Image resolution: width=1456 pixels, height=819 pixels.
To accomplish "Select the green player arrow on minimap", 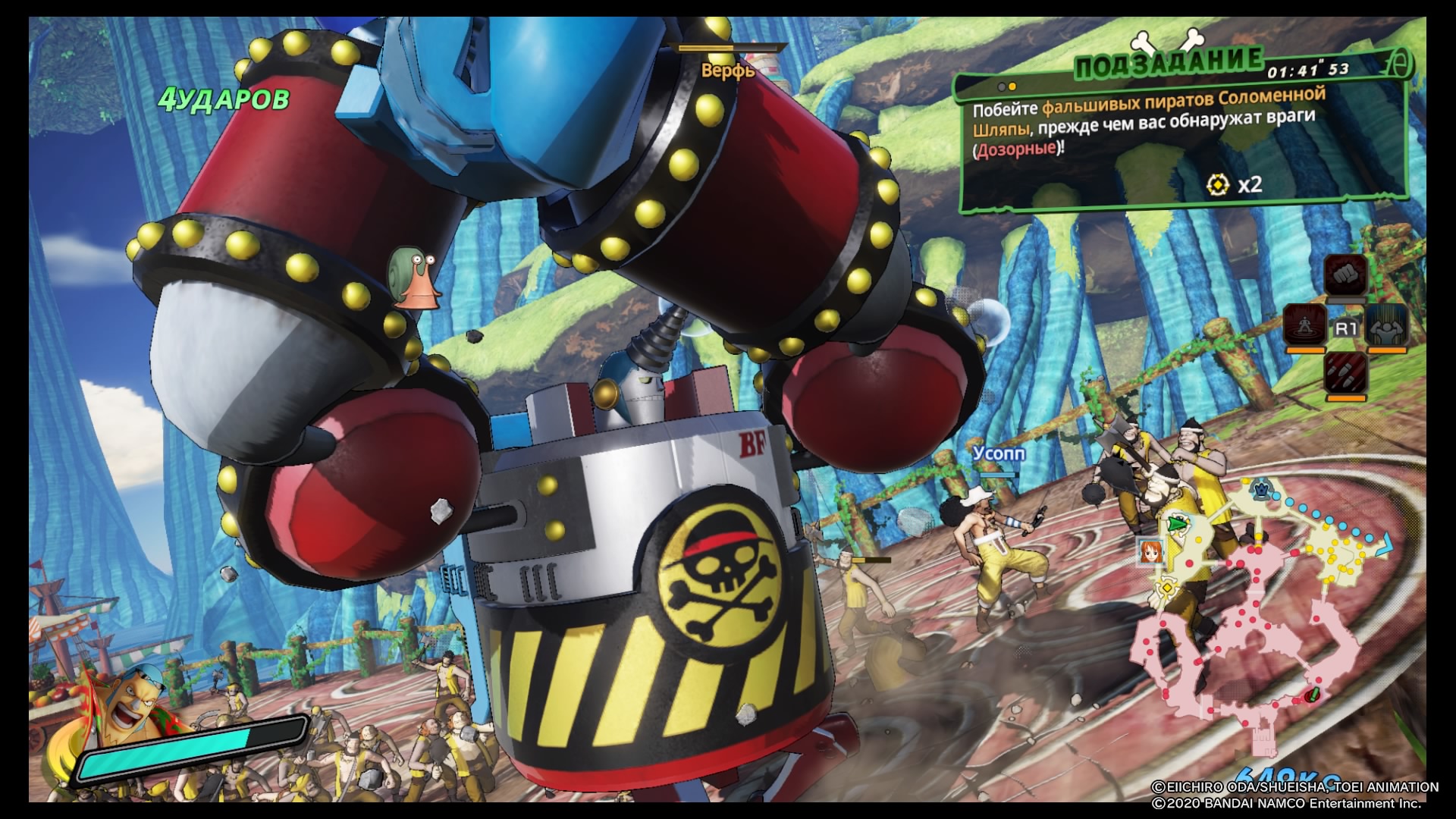I will [x=1176, y=523].
